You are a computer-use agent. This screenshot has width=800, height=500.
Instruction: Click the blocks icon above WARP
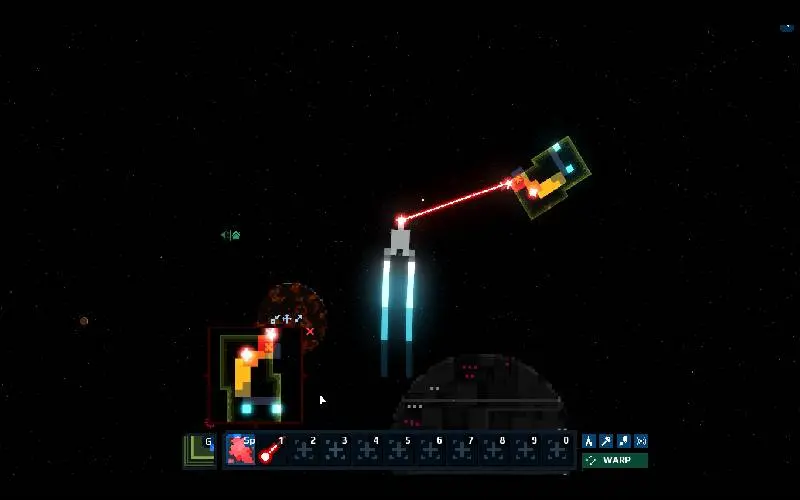(x=623, y=441)
